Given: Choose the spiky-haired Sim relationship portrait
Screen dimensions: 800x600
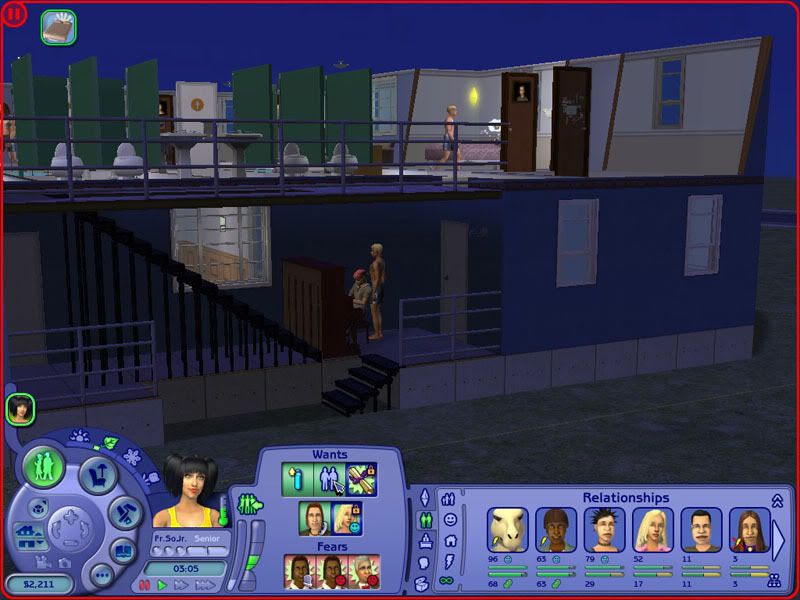Looking at the screenshot, I should [x=604, y=530].
